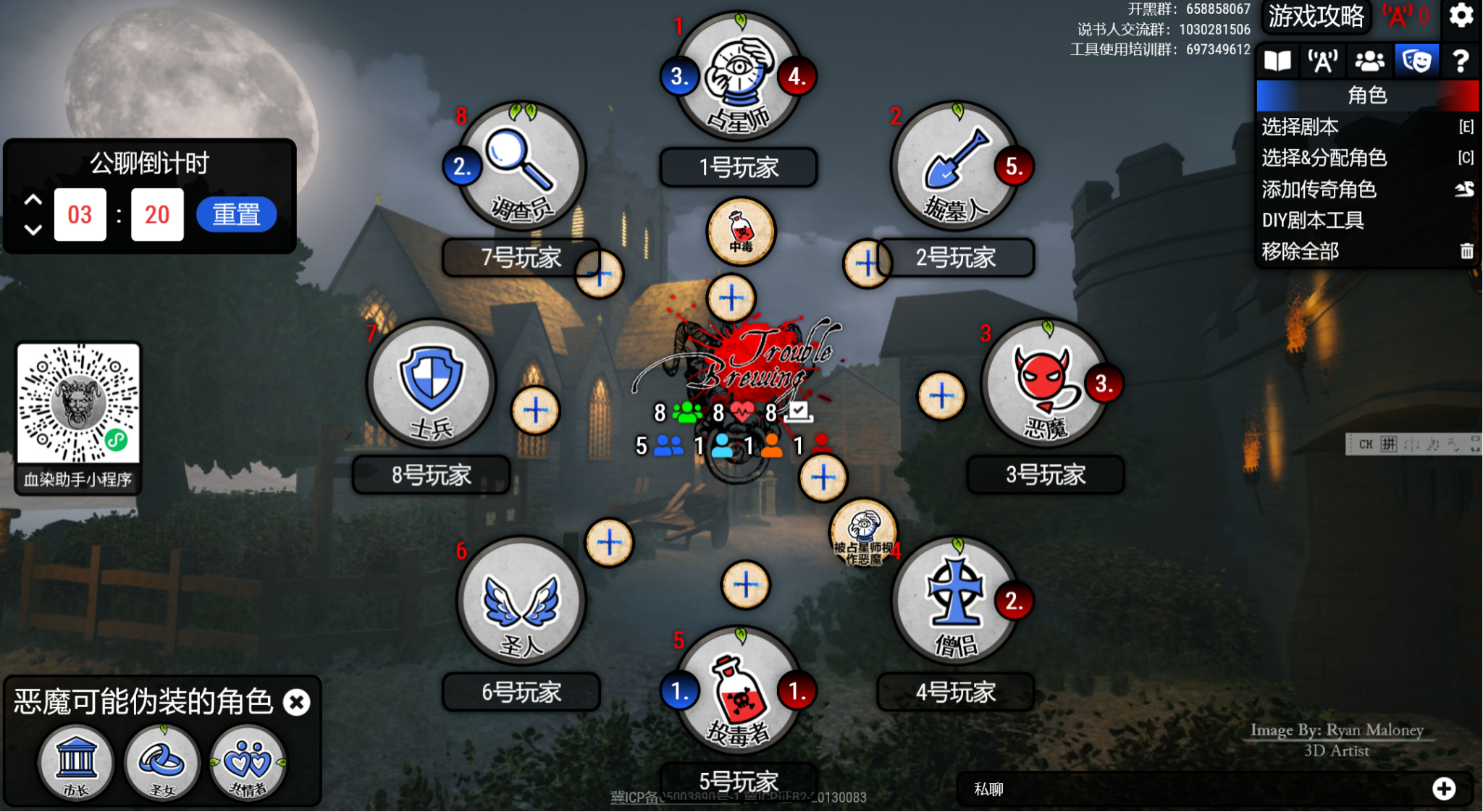Decrease the countdown timer with down arrow
Viewport: 1483px width, 812px height.
(x=33, y=230)
